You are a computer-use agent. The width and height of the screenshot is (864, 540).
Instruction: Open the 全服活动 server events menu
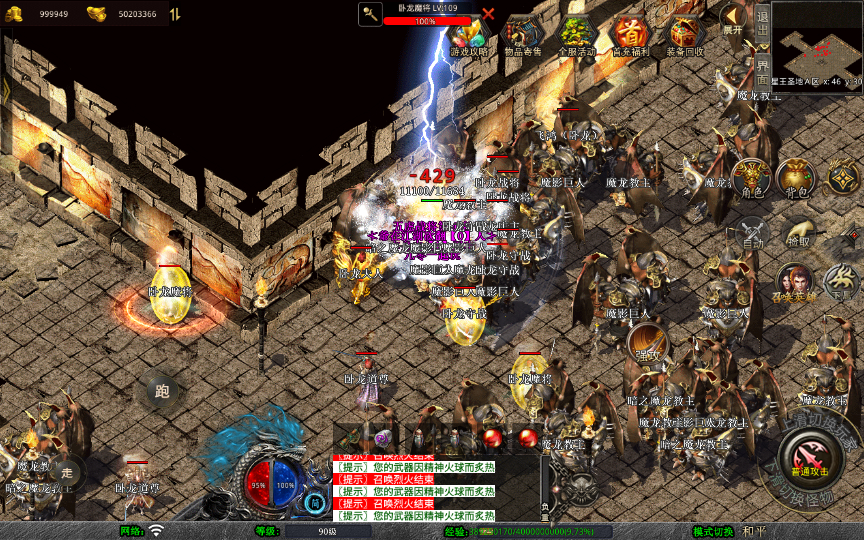click(577, 36)
